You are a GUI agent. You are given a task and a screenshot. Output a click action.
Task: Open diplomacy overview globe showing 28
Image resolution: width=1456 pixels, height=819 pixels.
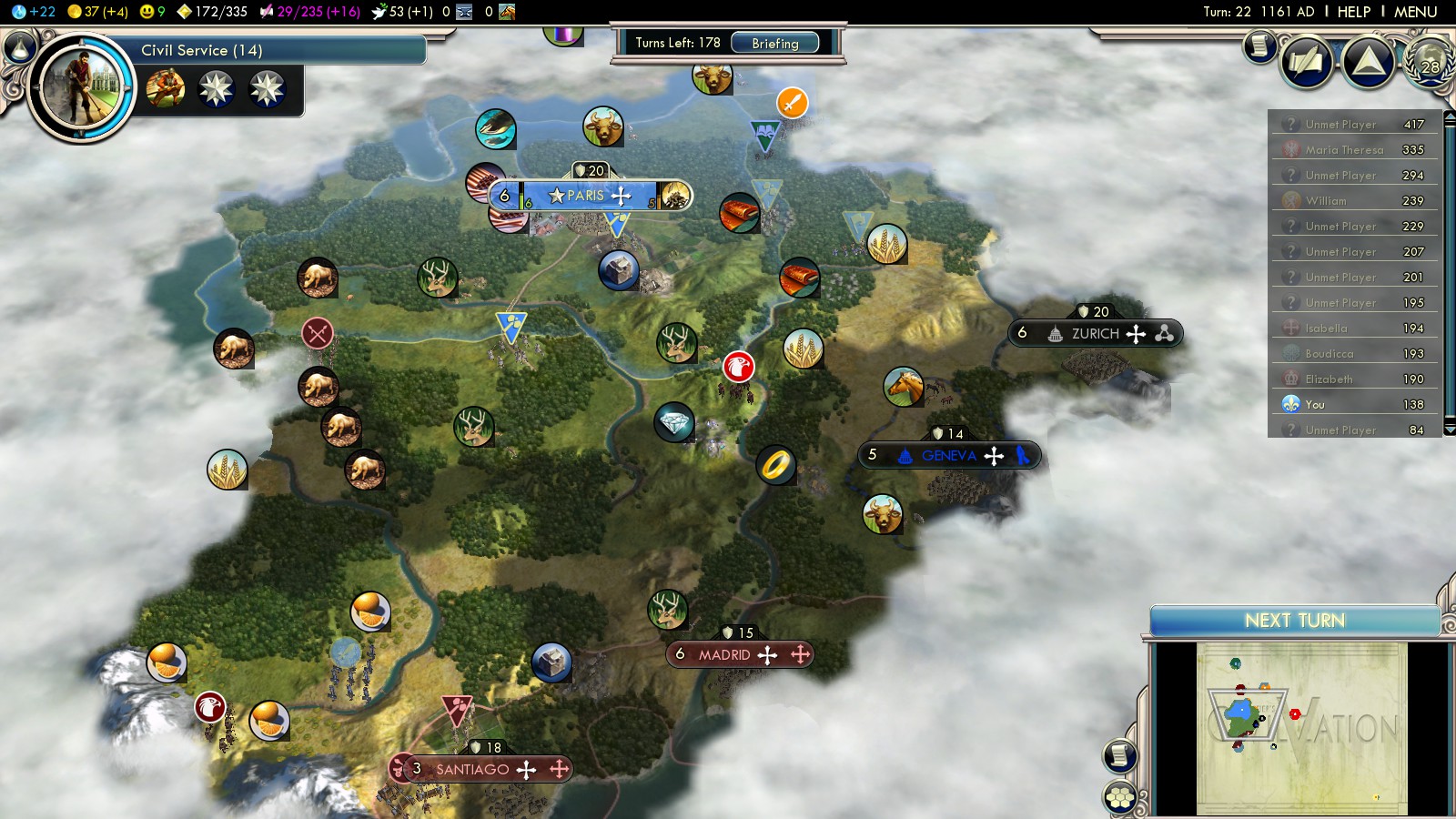click(1431, 64)
